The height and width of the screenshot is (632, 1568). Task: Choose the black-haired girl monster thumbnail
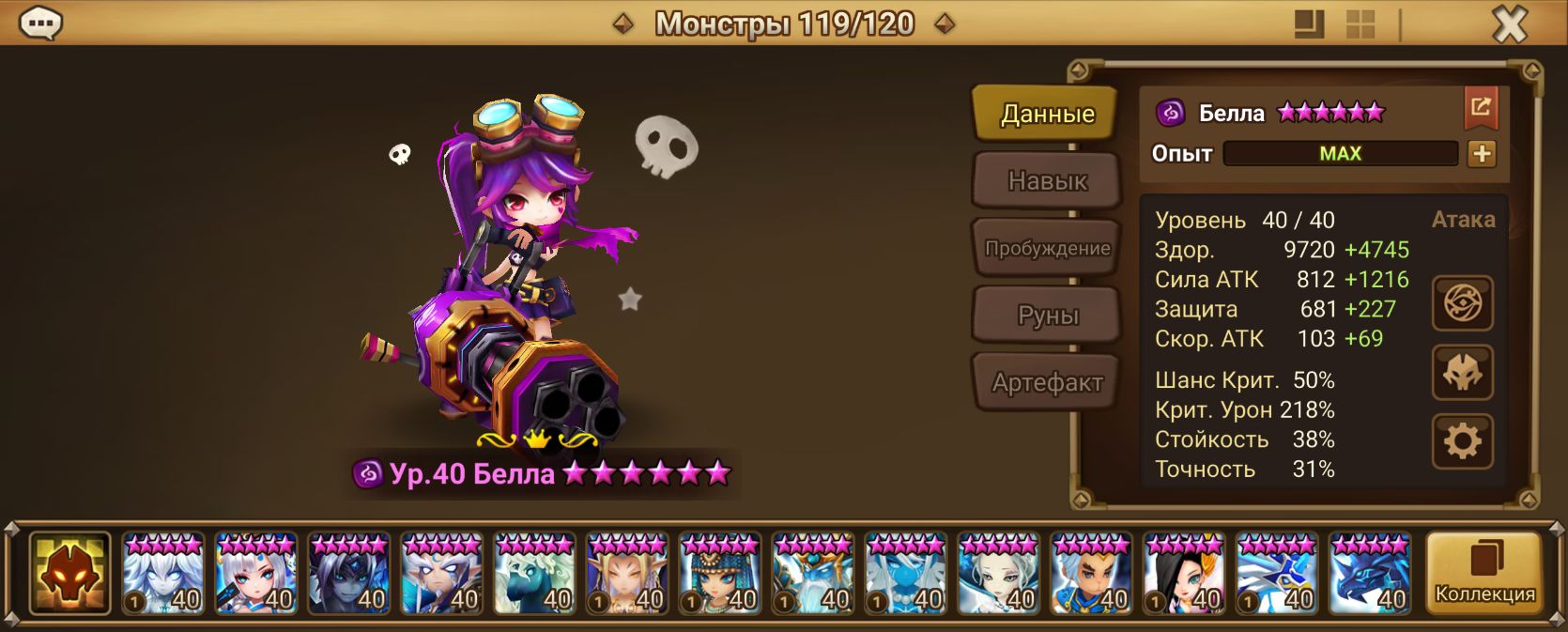click(1184, 573)
